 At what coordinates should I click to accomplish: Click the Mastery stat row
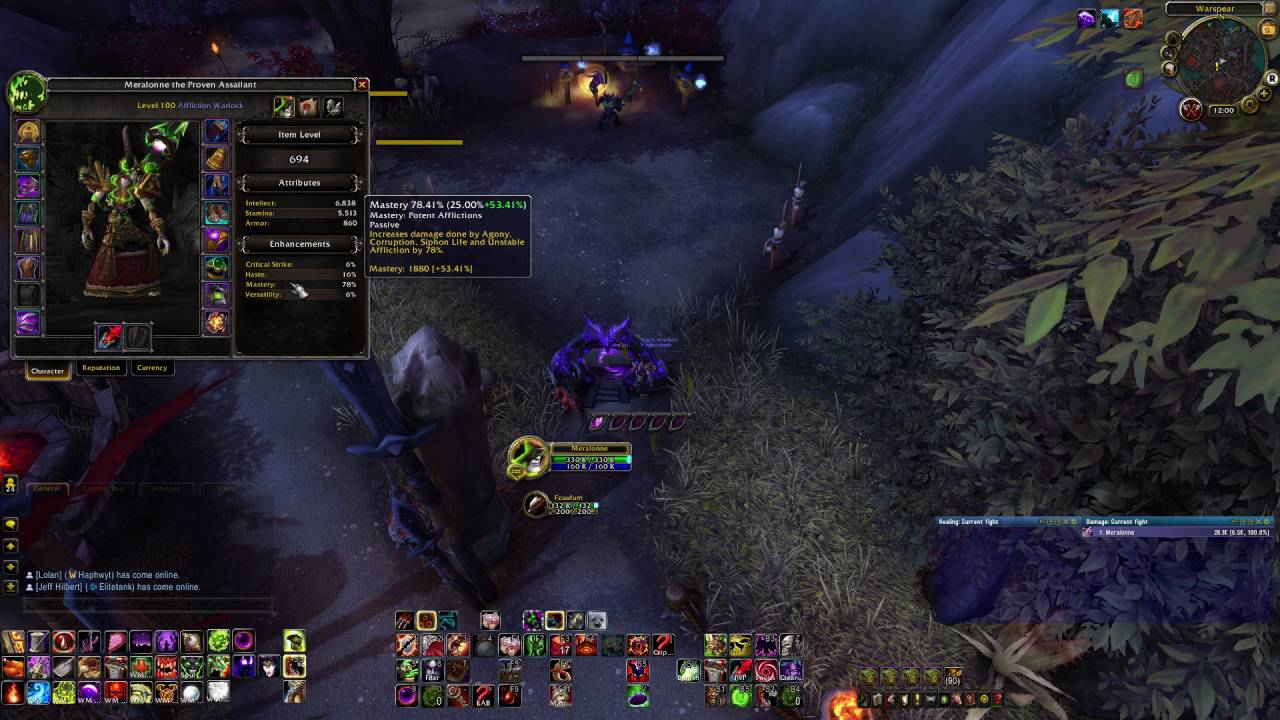[300, 285]
